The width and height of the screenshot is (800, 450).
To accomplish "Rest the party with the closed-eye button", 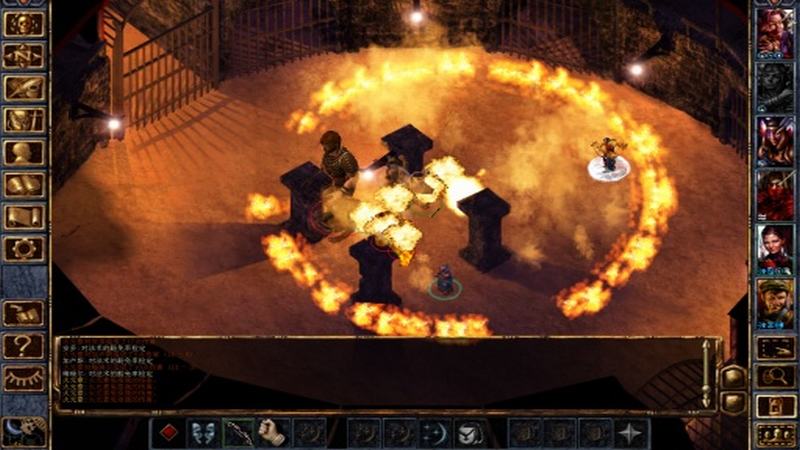I will coord(23,378).
